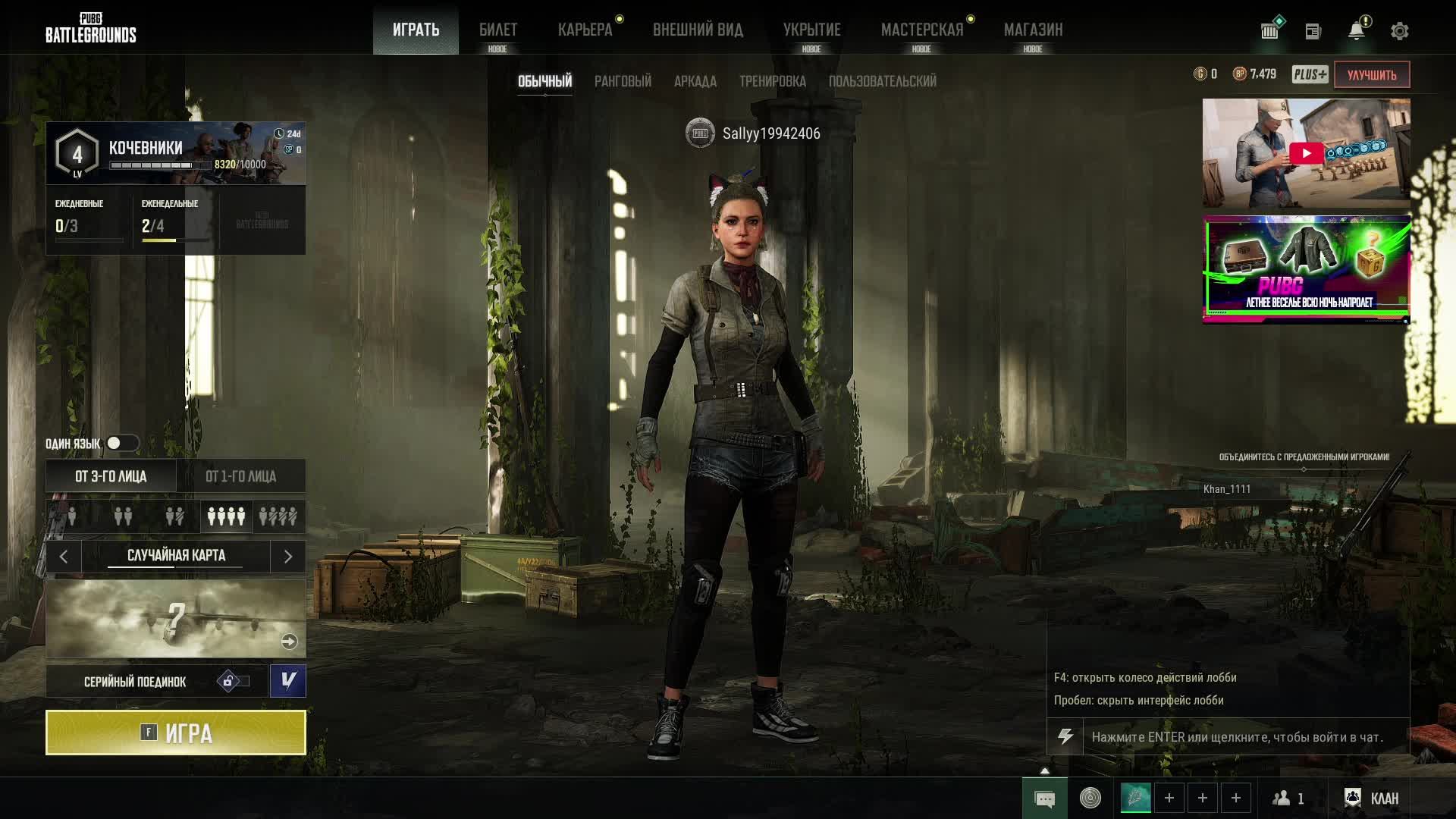This screenshot has height=819, width=1456.
Task: Open the КОЧЕВНИКИ pass progress panel
Action: click(176, 153)
